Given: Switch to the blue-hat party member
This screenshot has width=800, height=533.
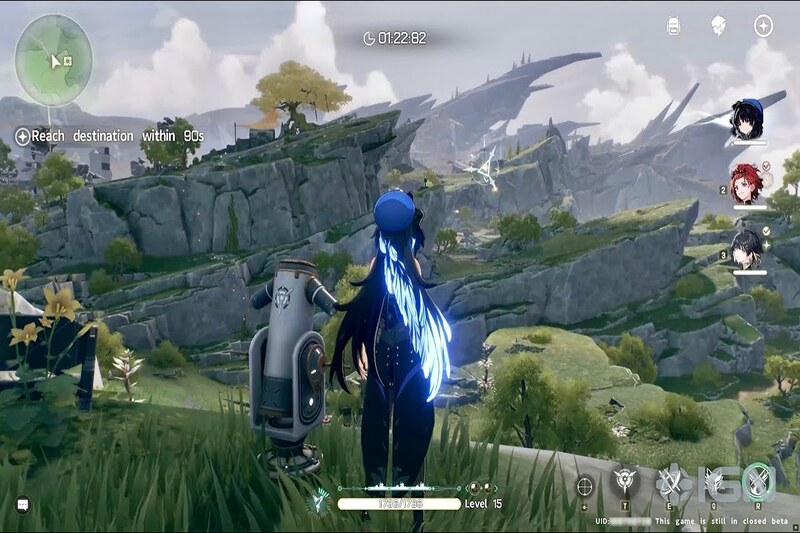Looking at the screenshot, I should click(748, 119).
